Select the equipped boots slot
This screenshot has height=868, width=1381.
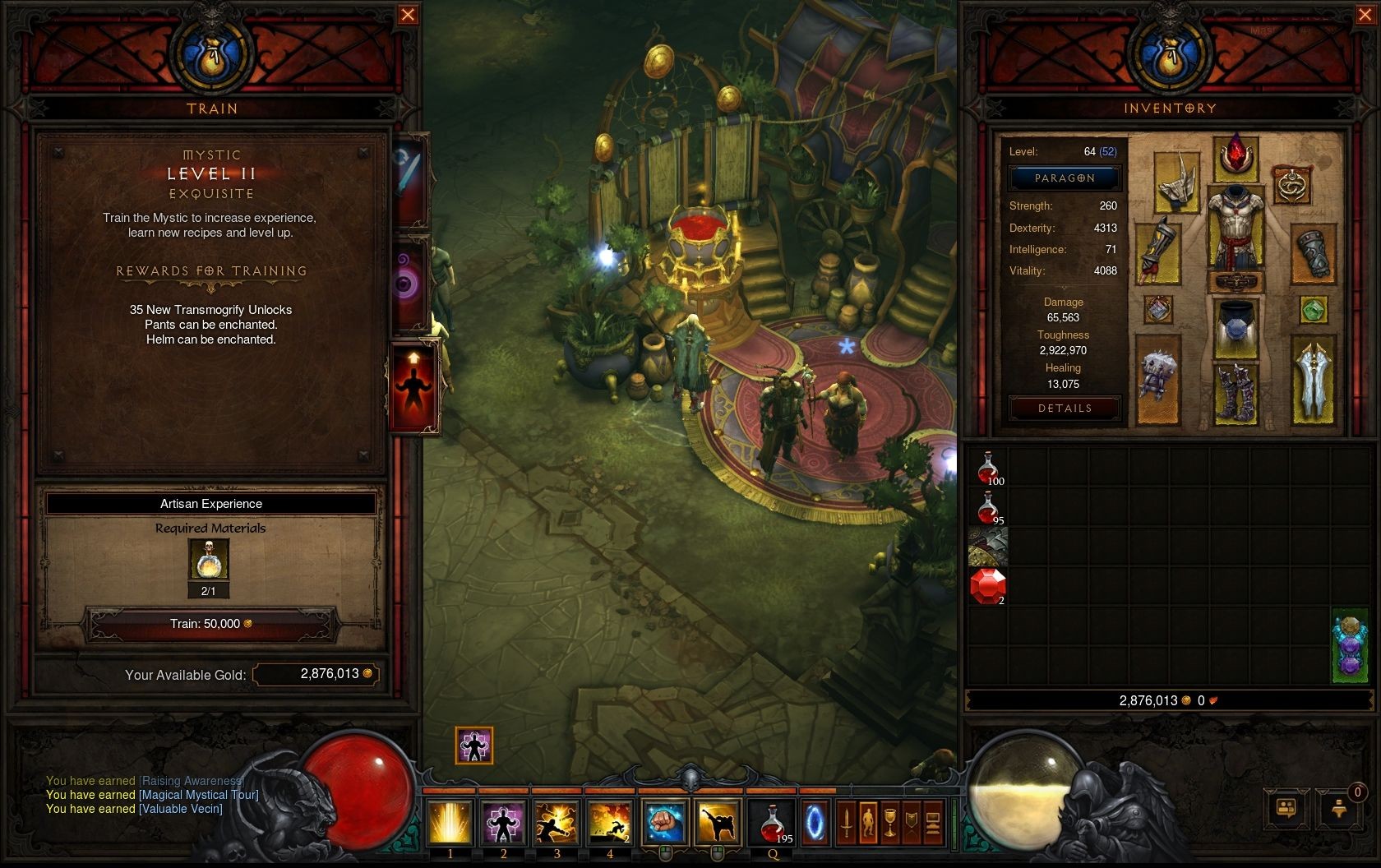(1235, 393)
